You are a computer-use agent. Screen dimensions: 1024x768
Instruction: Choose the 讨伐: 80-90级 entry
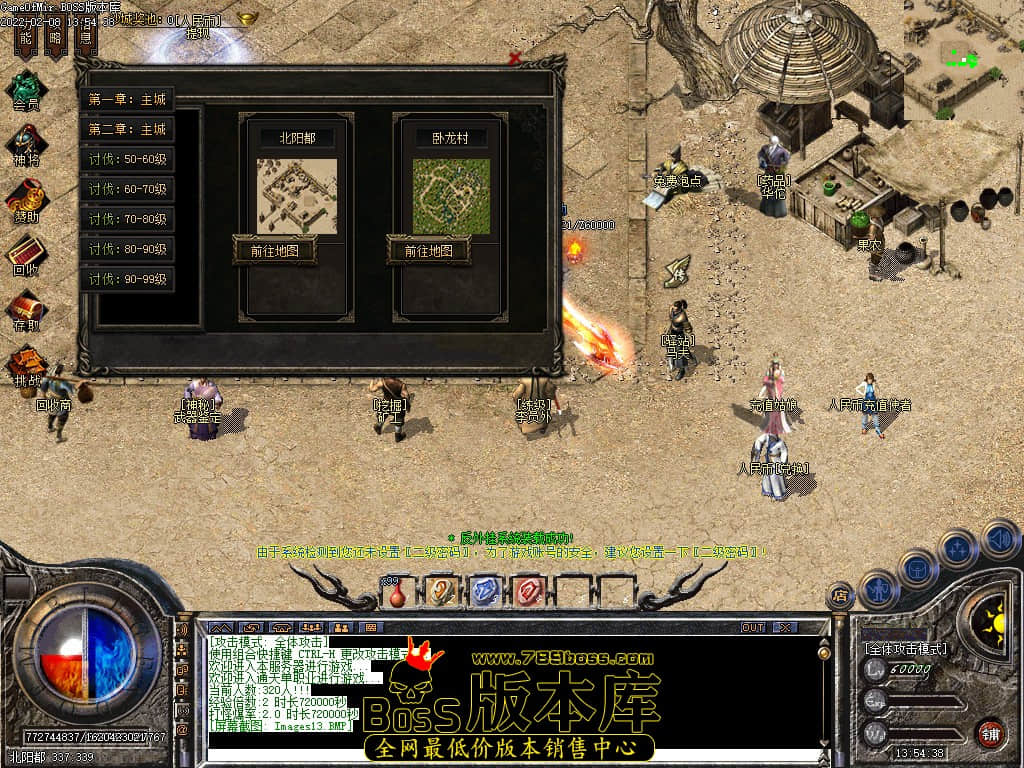[127, 249]
